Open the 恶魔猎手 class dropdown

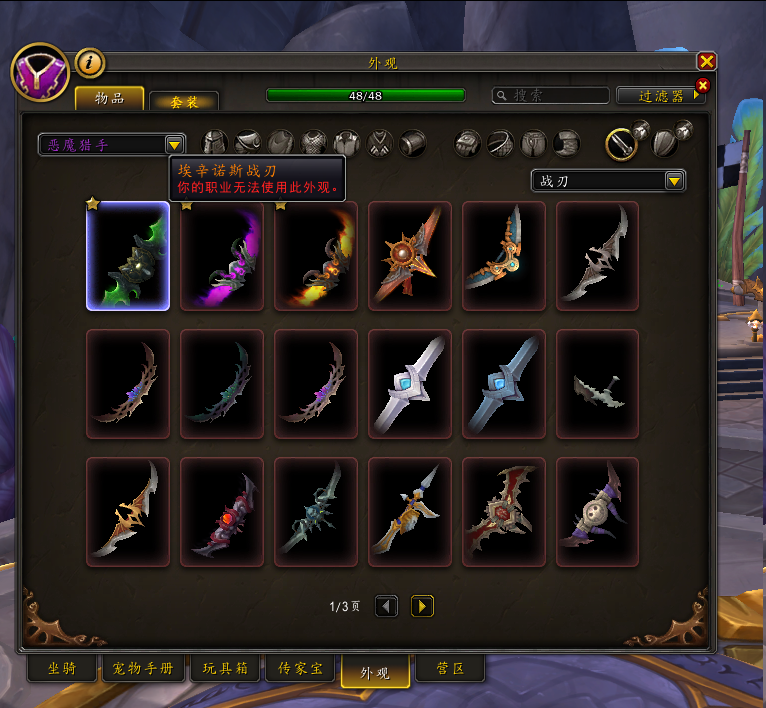(x=174, y=145)
